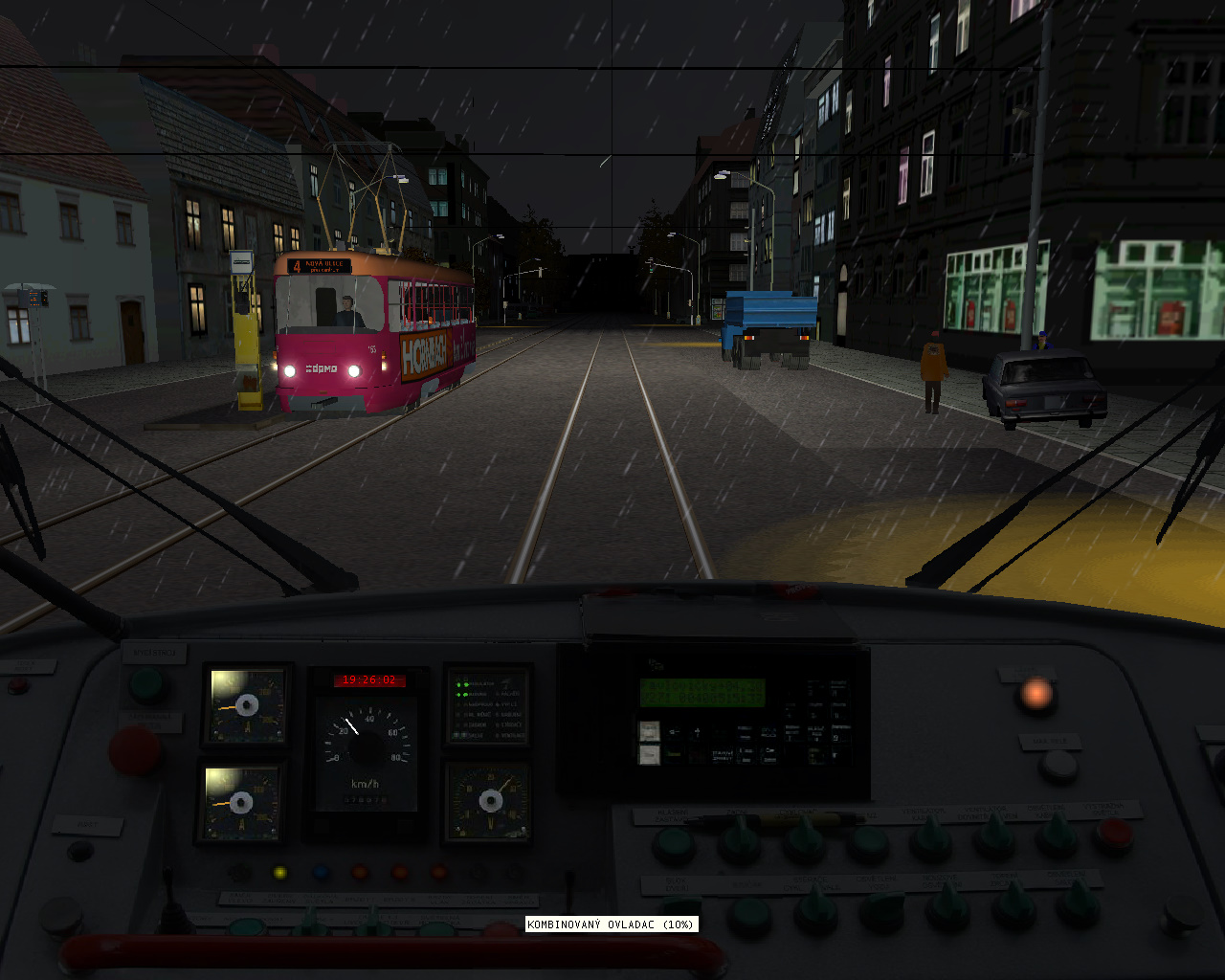Push the white button below the orange lamp

[x=1058, y=765]
